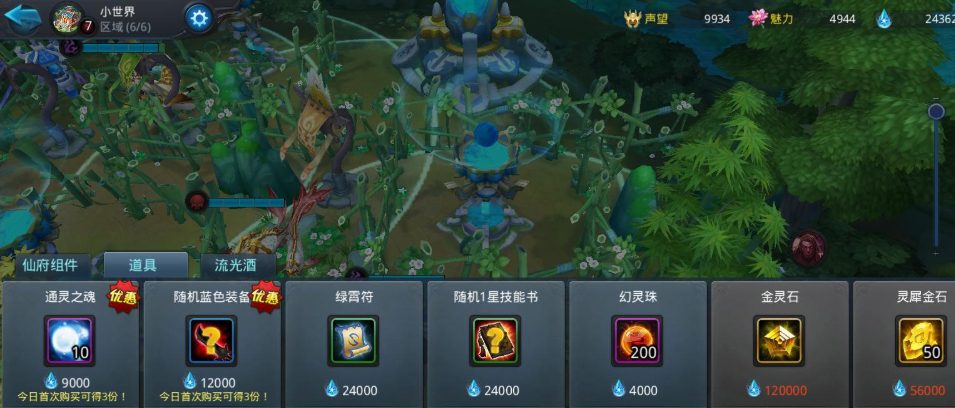Select the player avatar portrait
Image resolution: width=955 pixels, height=408 pixels.
pos(66,18)
